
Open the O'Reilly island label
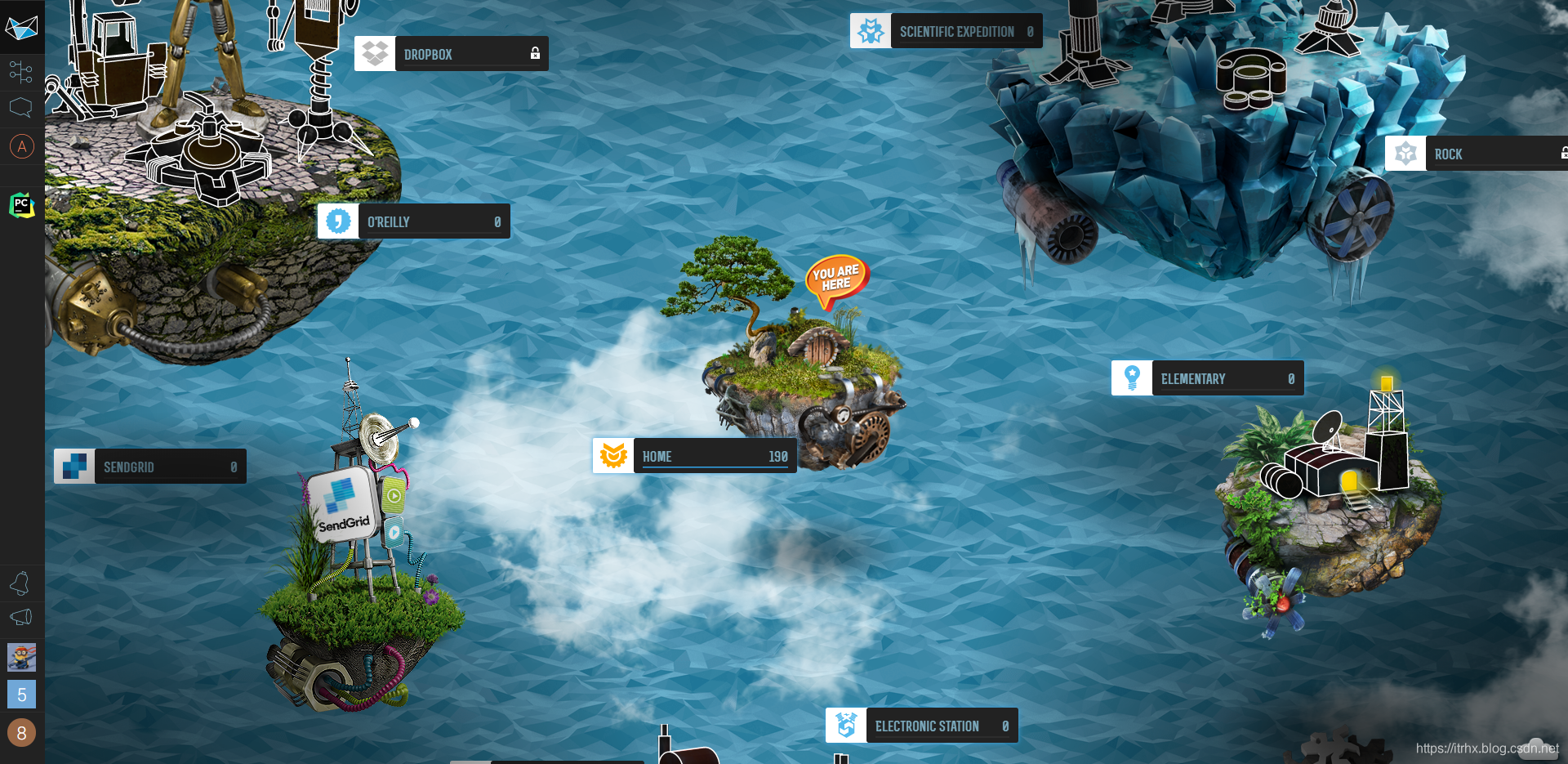click(x=414, y=221)
